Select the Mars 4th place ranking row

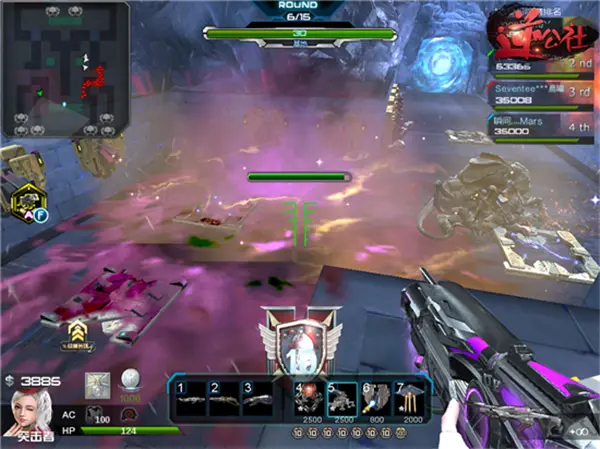coord(536,123)
